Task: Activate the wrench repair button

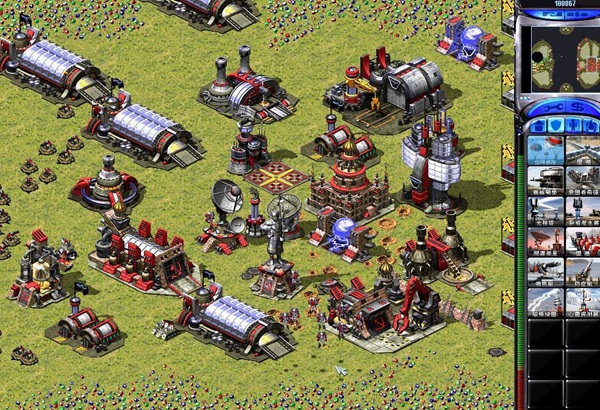Action: (x=550, y=106)
